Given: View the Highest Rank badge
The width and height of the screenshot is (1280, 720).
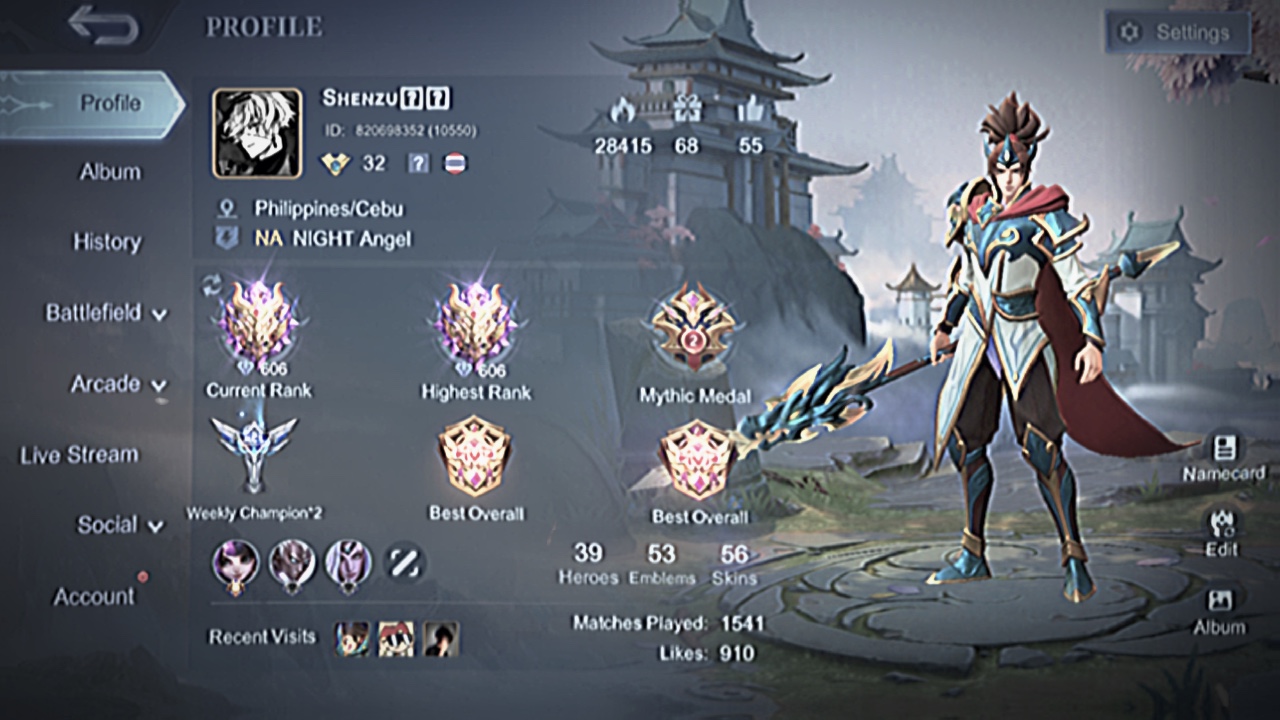Looking at the screenshot, I should (x=476, y=325).
